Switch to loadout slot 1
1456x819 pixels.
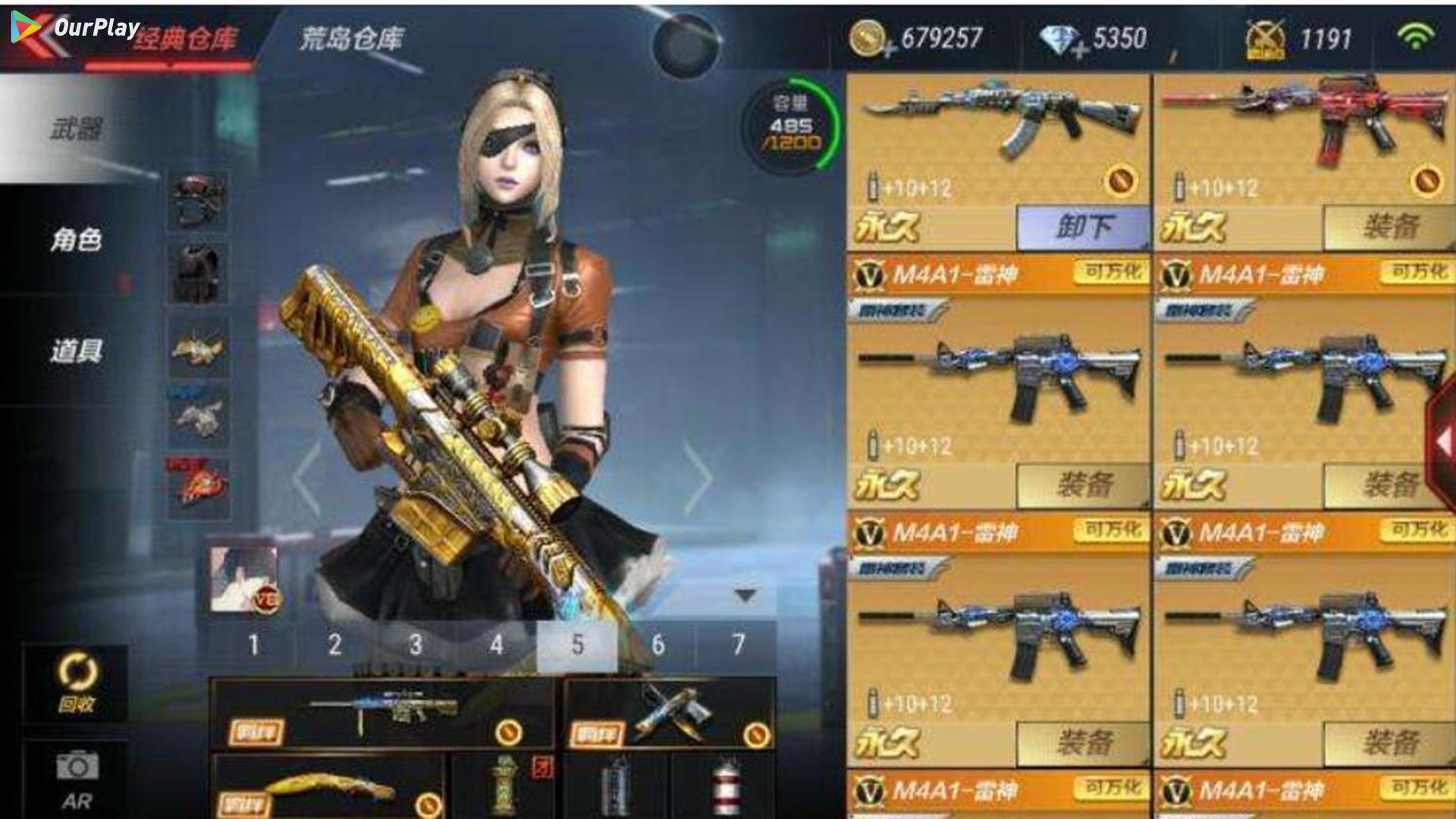point(253,645)
